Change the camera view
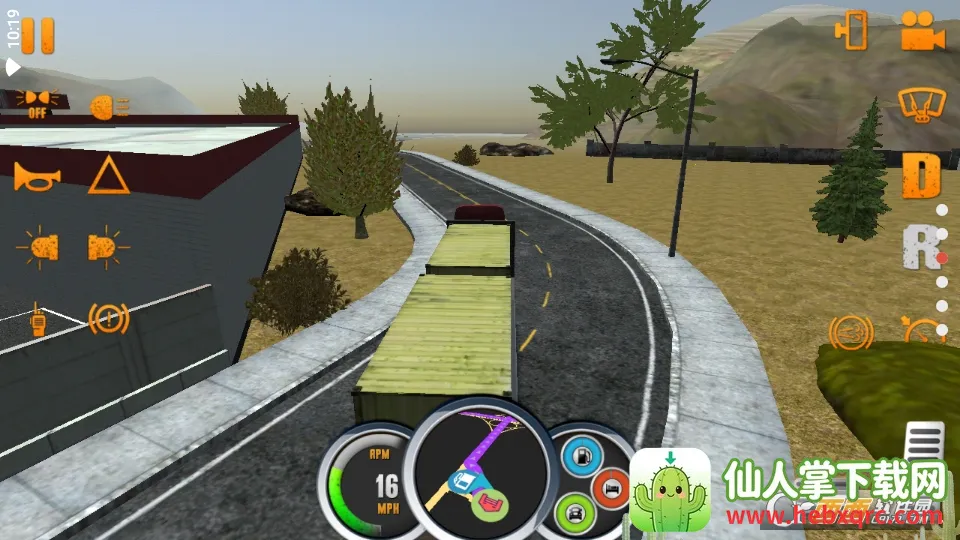Image resolution: width=960 pixels, height=540 pixels. (x=922, y=31)
